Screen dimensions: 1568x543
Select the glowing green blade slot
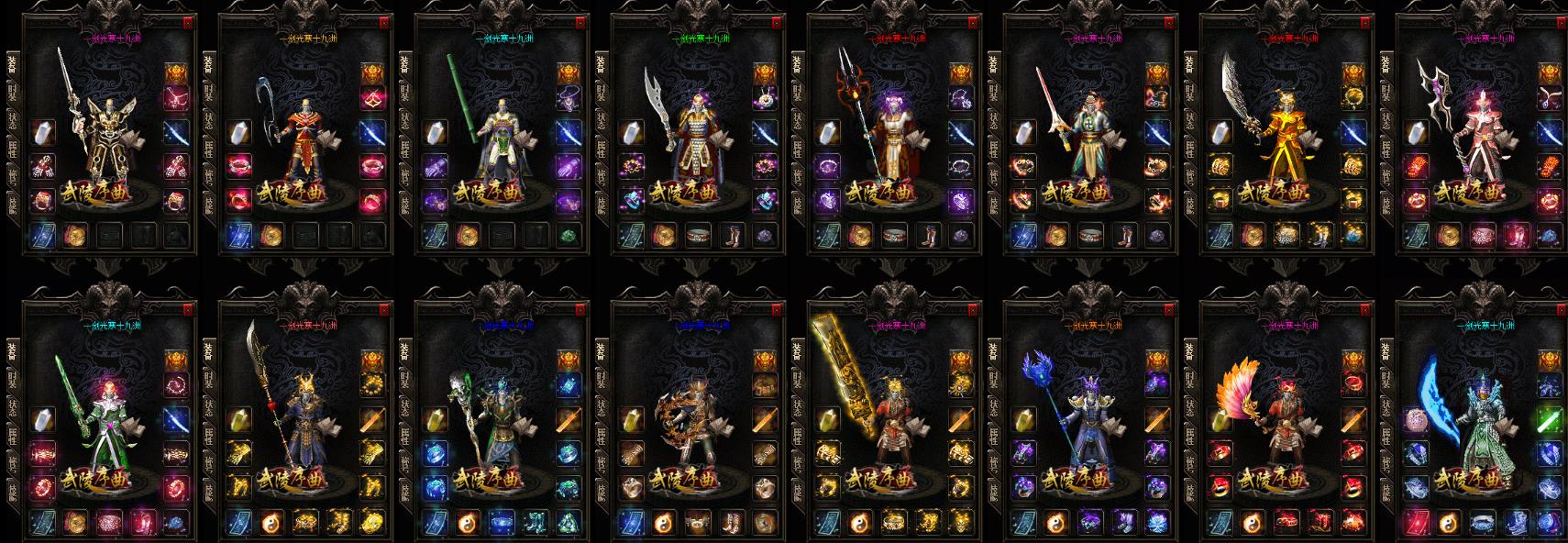click(1550, 420)
